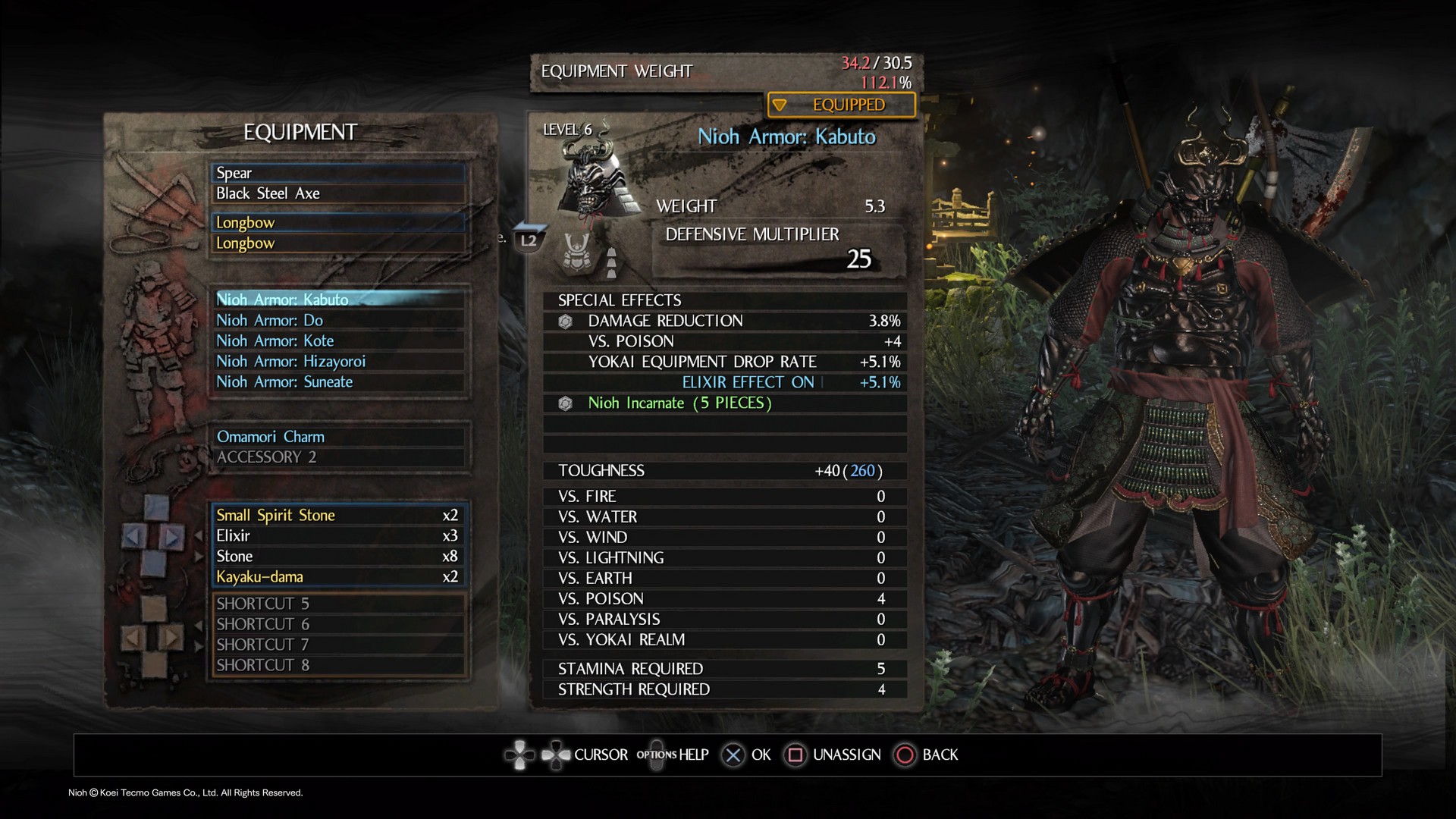Select the Nioh Armor: Kabuto slot
This screenshot has width=1456, height=819.
338,300
